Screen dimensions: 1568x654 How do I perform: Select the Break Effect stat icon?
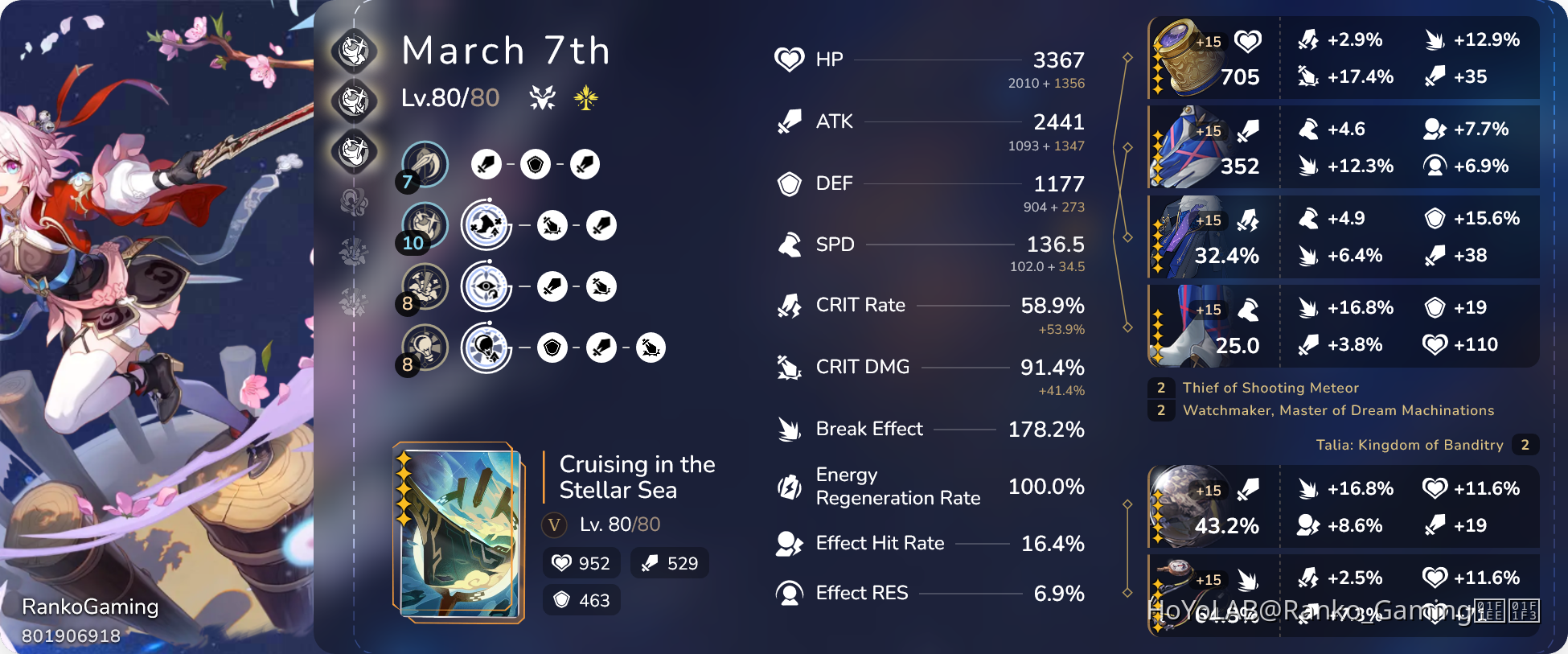coord(790,429)
